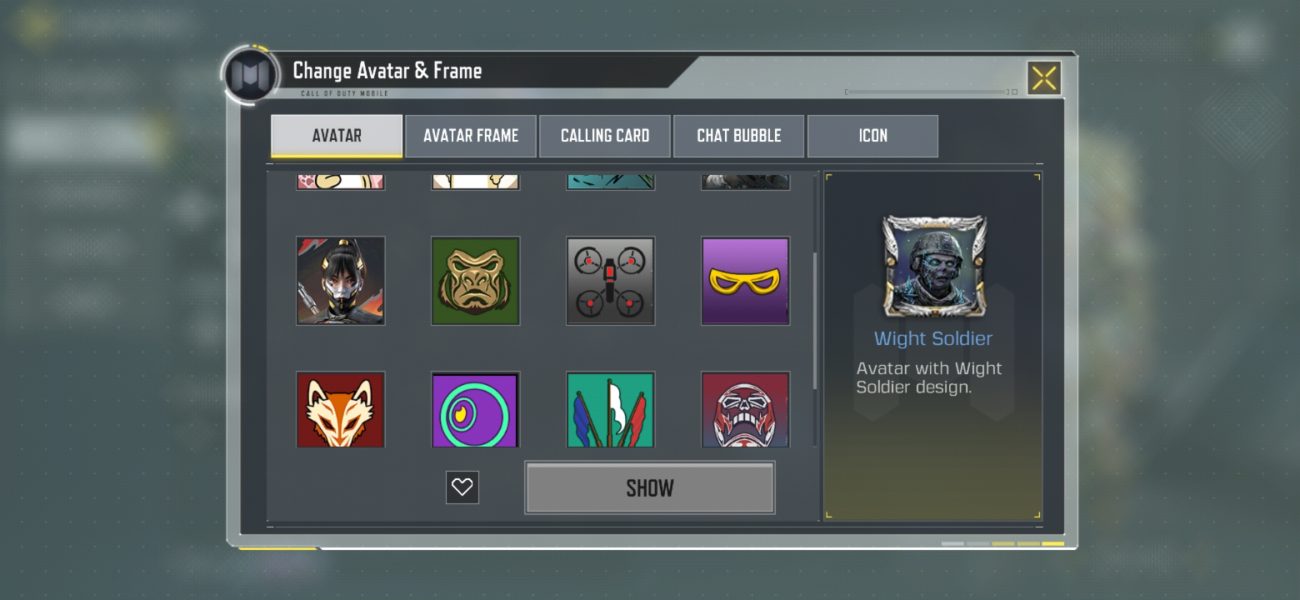Choose the masked woman avatar

point(341,281)
